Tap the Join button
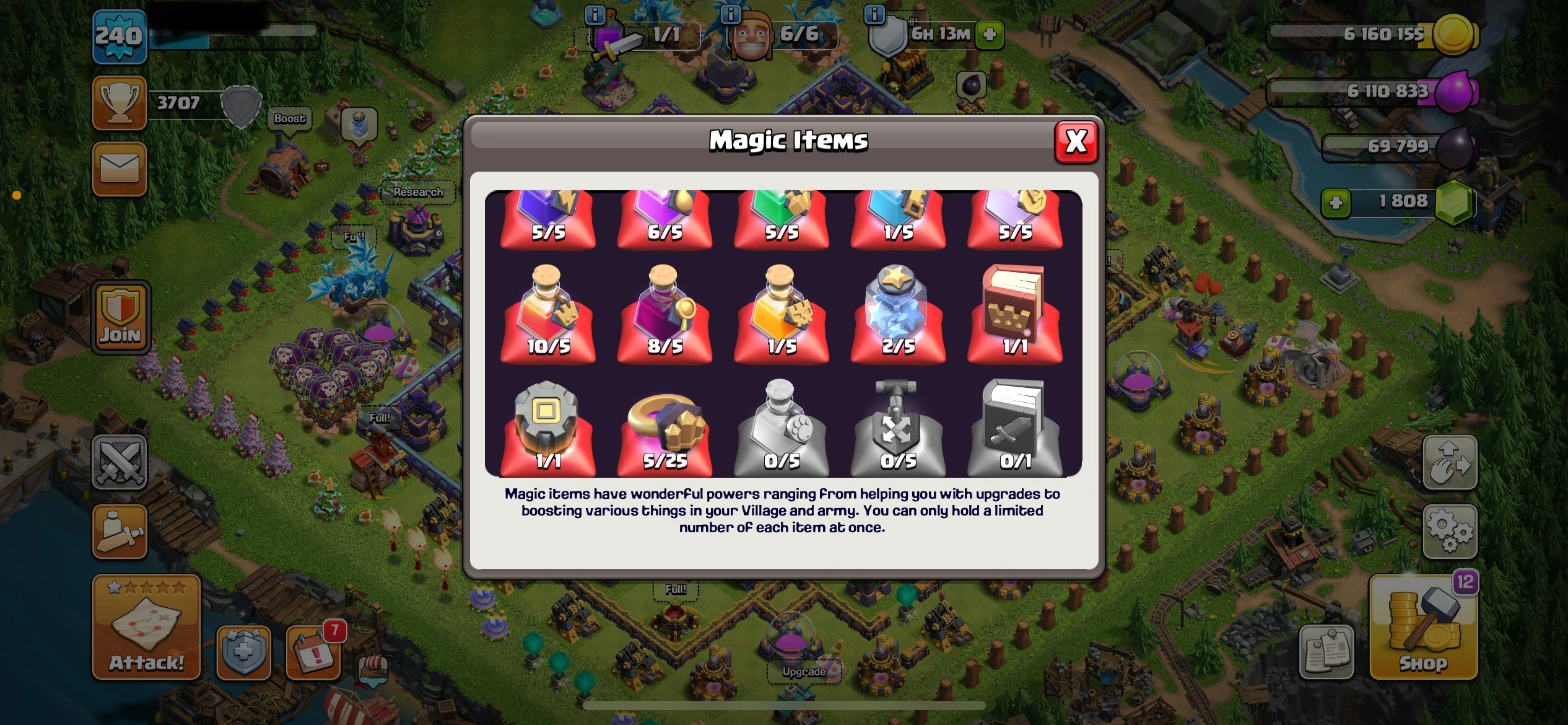This screenshot has width=1568, height=725. [120, 317]
